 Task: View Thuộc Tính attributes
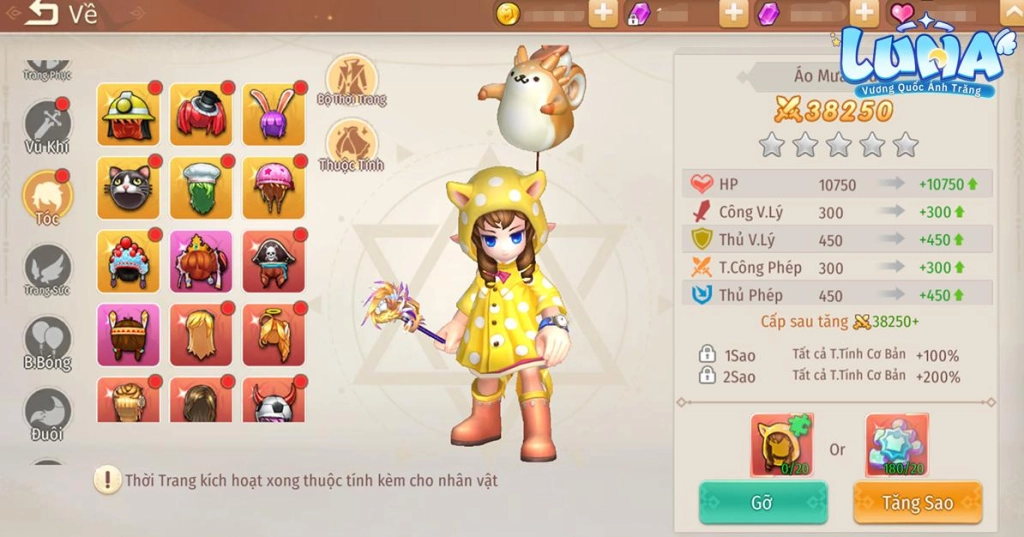[352, 146]
